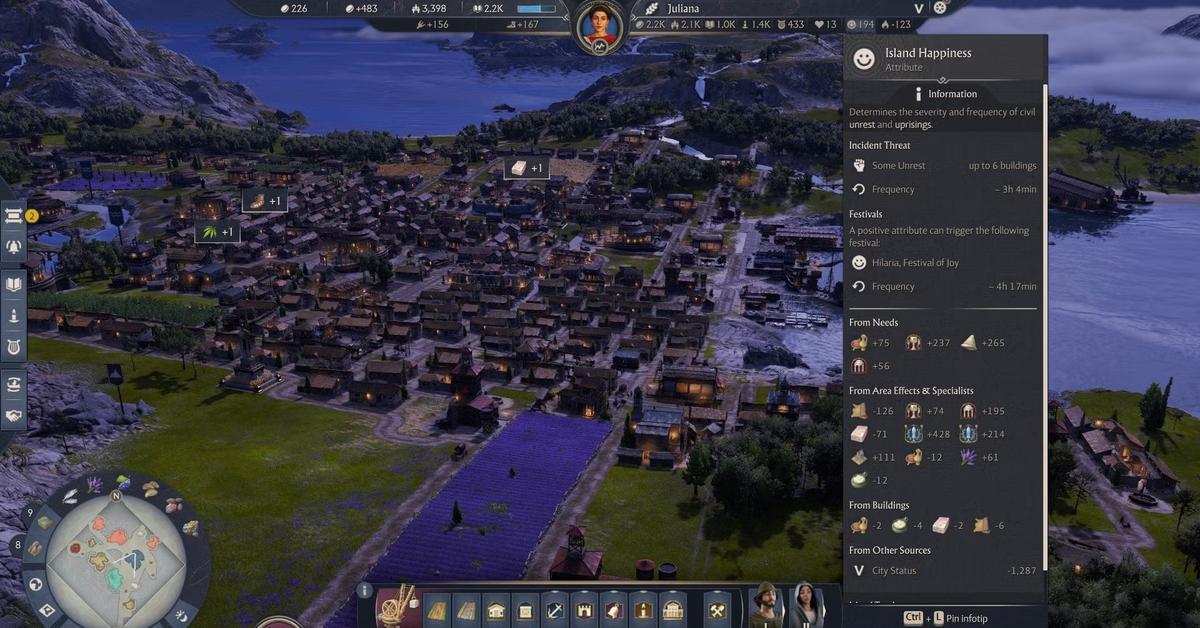Screen dimensions: 1200x628
Task: Open the handshake diplomacy icon
Action: 14,415
